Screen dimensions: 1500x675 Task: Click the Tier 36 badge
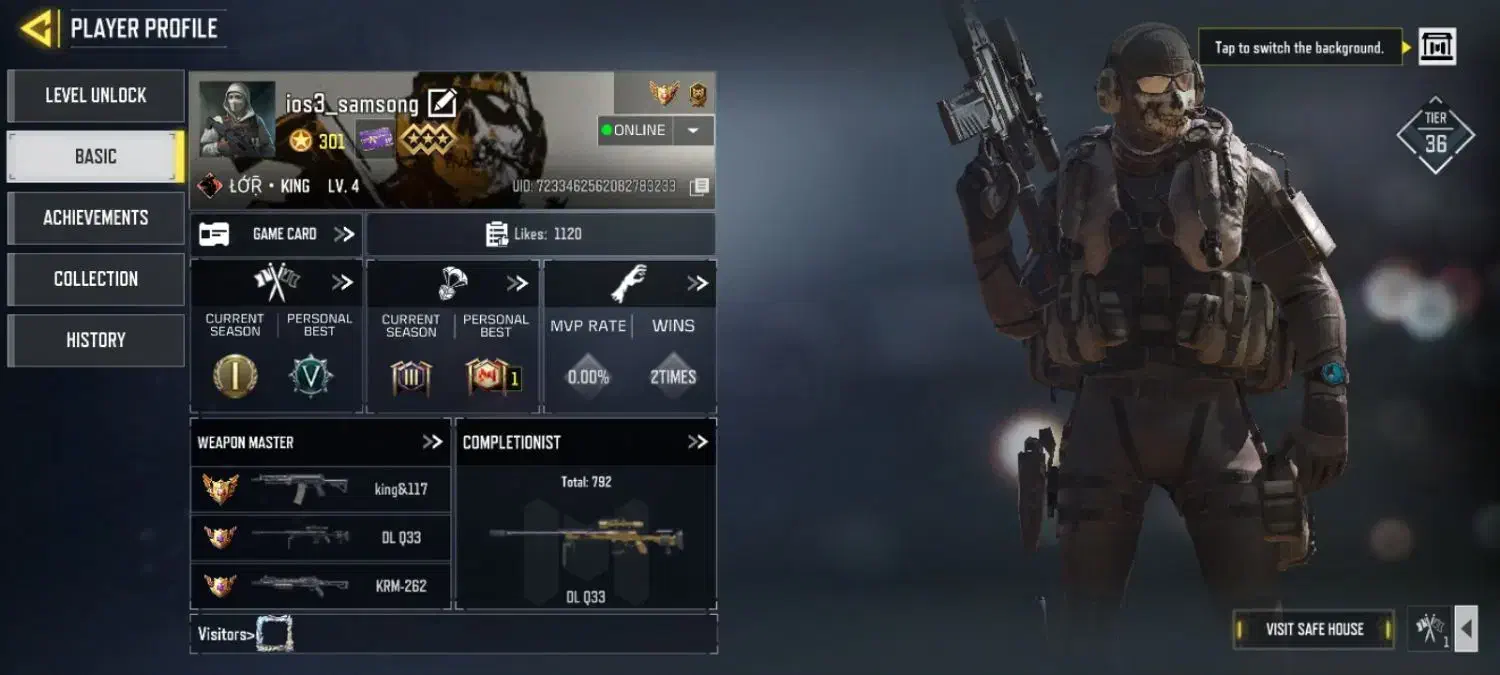coord(1436,135)
